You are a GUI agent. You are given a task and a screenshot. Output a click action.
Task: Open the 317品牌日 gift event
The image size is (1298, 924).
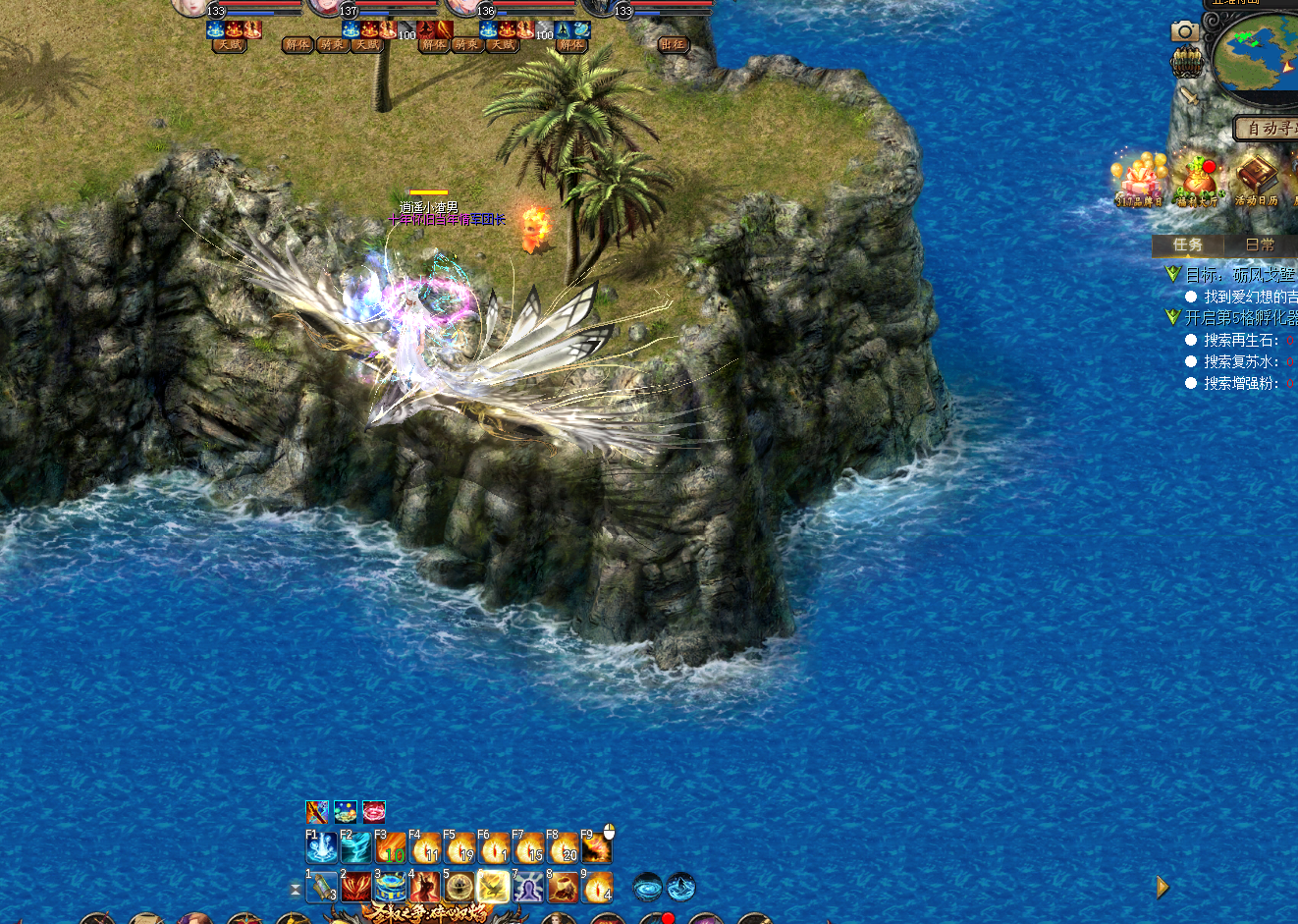(1138, 181)
